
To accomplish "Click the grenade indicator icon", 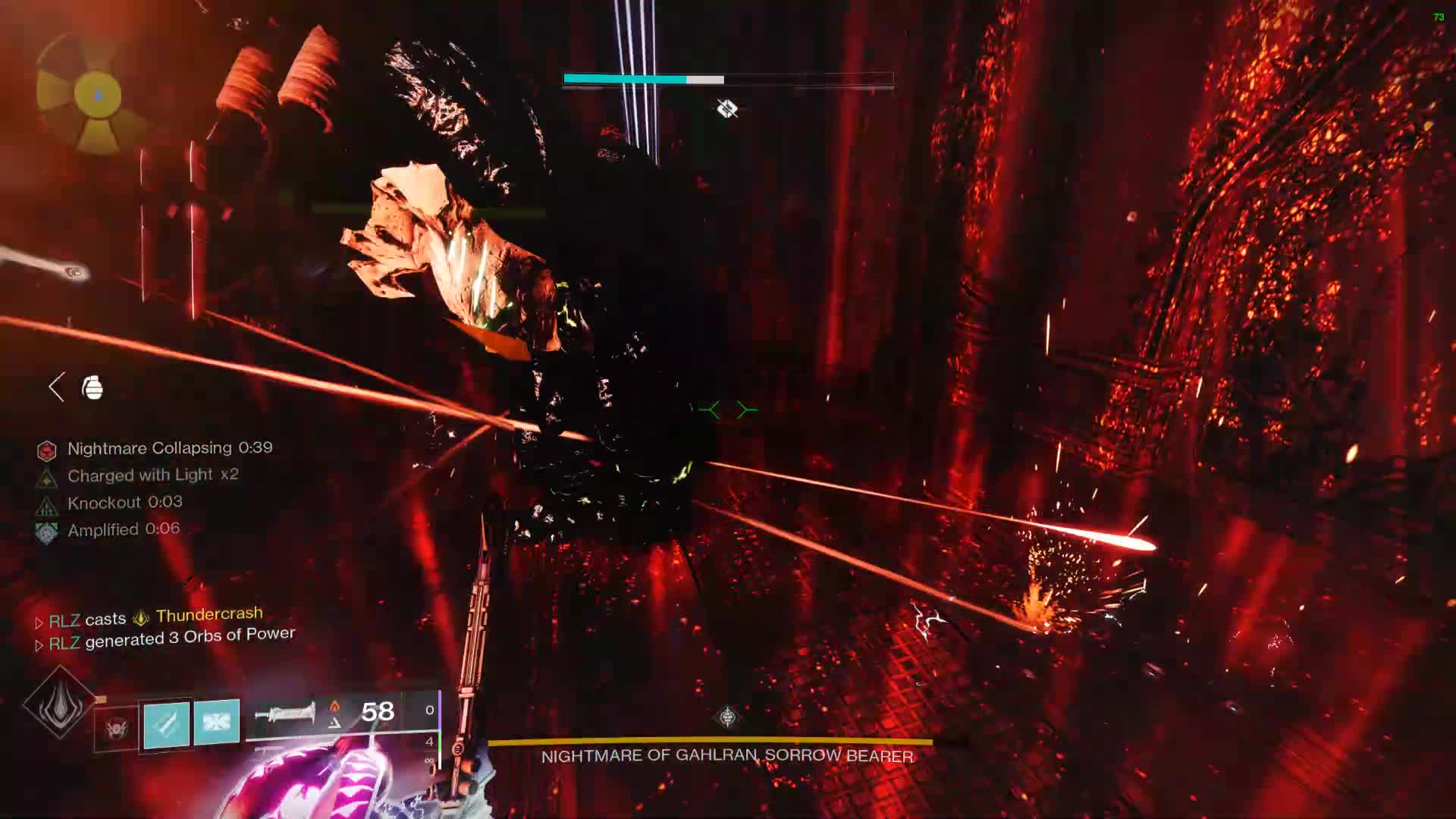I will (93, 388).
